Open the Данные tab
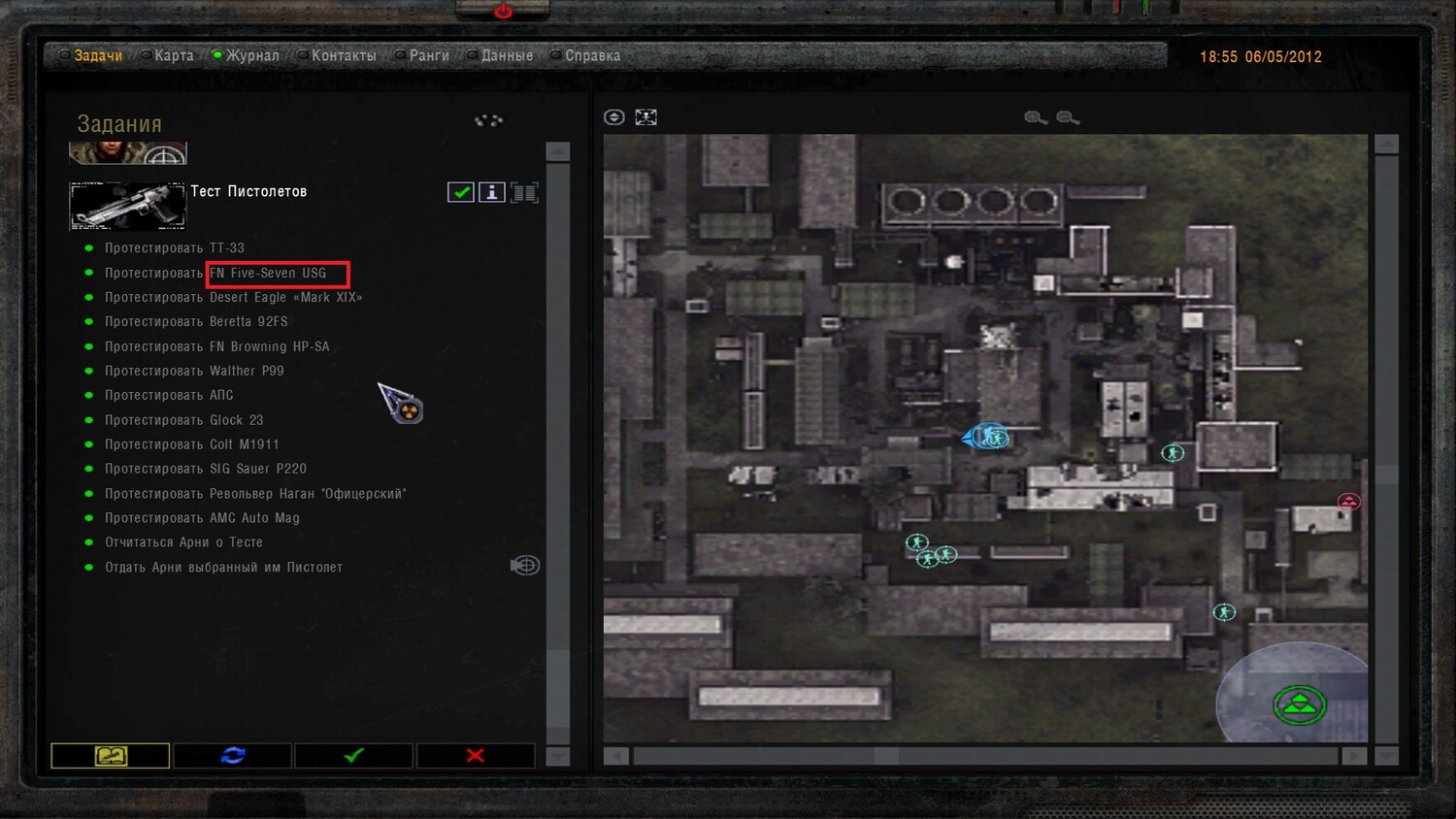This screenshot has width=1456, height=819. pos(506,56)
